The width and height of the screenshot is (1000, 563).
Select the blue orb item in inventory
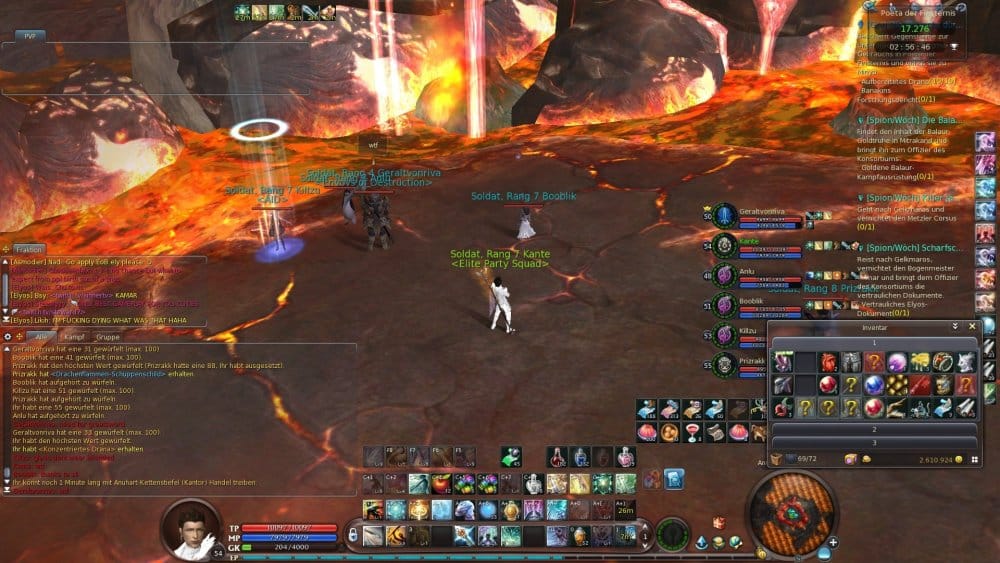[874, 385]
